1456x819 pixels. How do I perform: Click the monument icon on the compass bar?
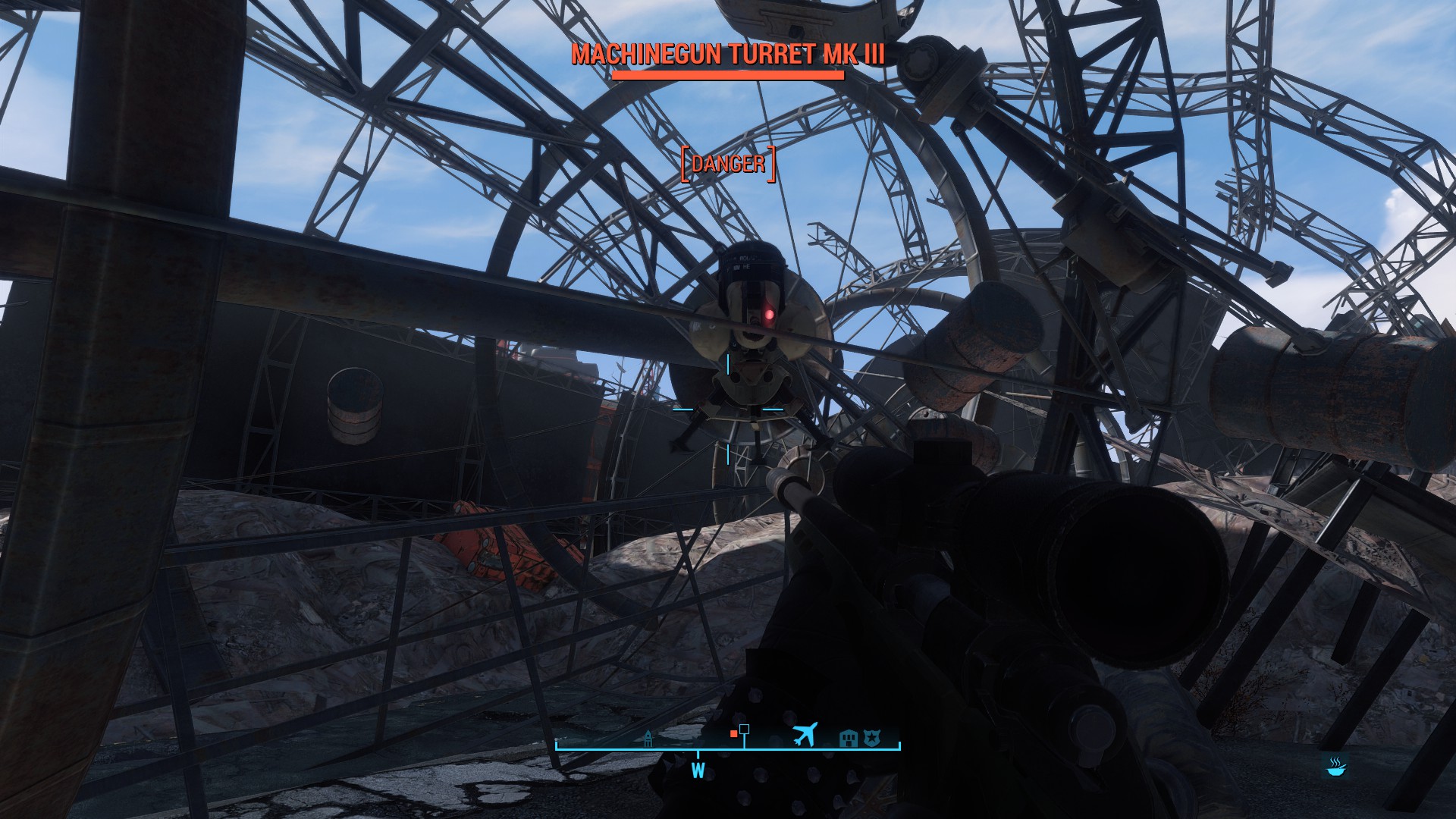(649, 737)
